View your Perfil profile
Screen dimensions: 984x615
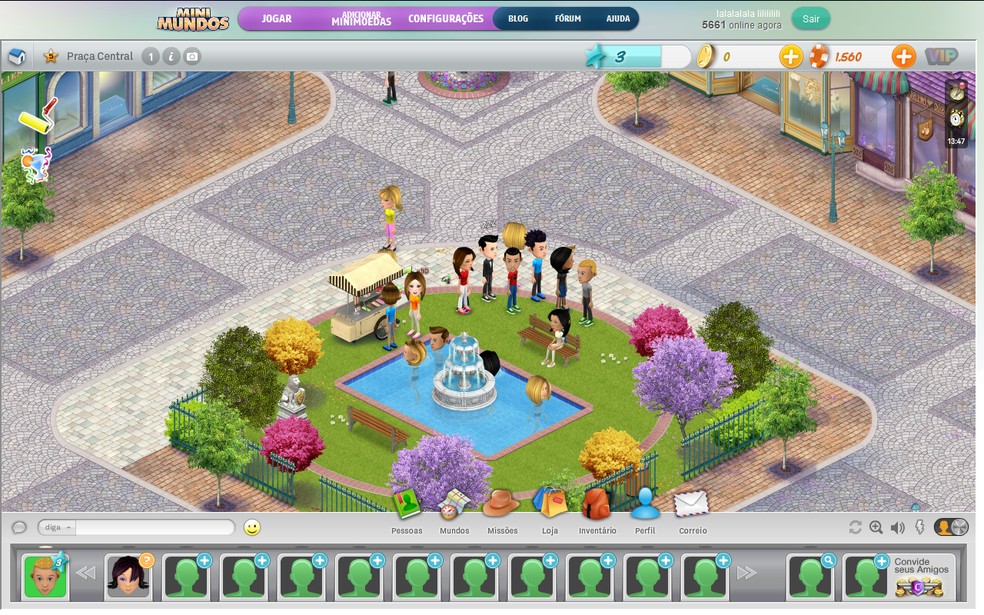point(645,507)
